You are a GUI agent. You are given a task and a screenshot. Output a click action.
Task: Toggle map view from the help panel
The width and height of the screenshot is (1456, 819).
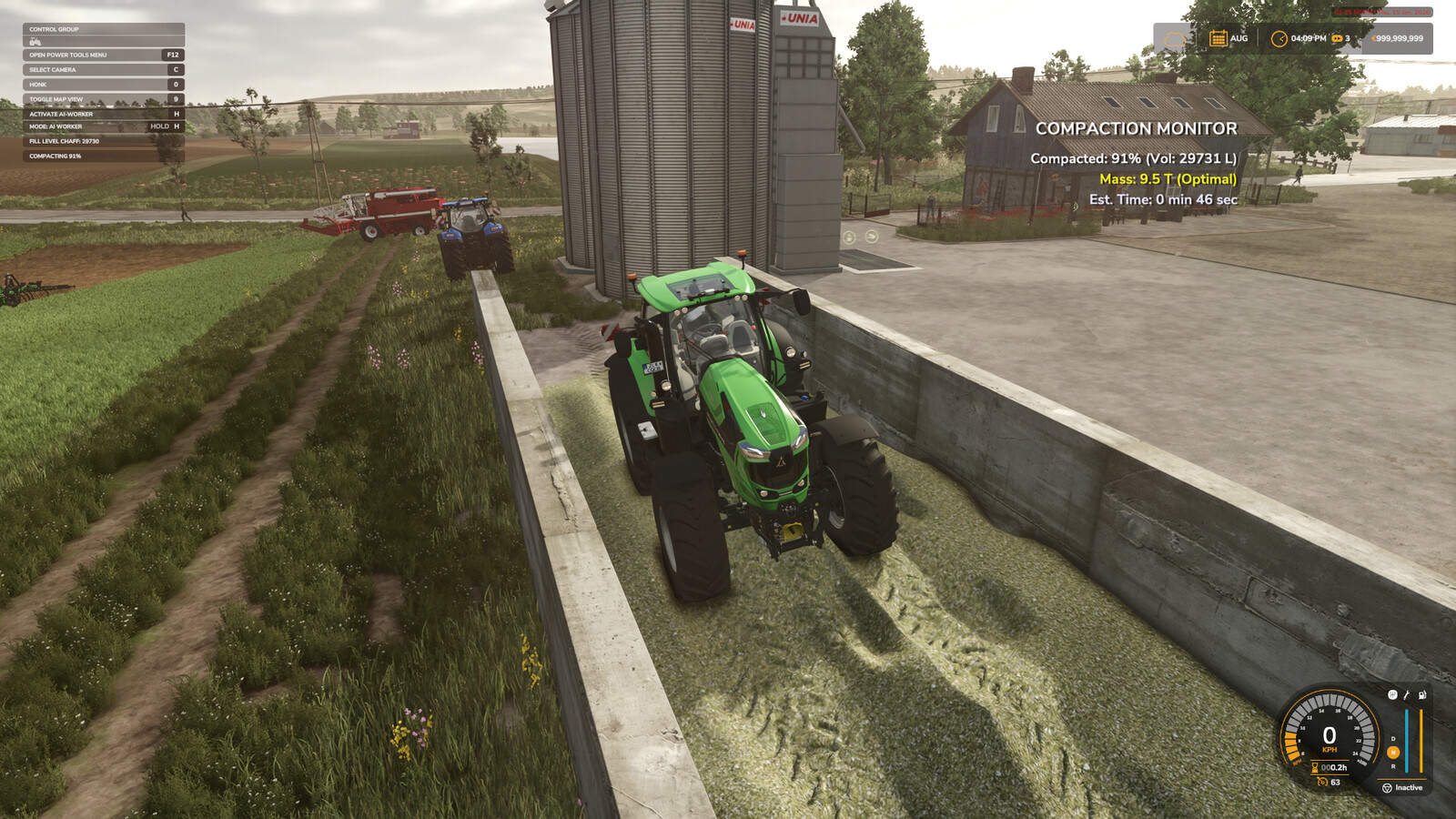pos(56,99)
